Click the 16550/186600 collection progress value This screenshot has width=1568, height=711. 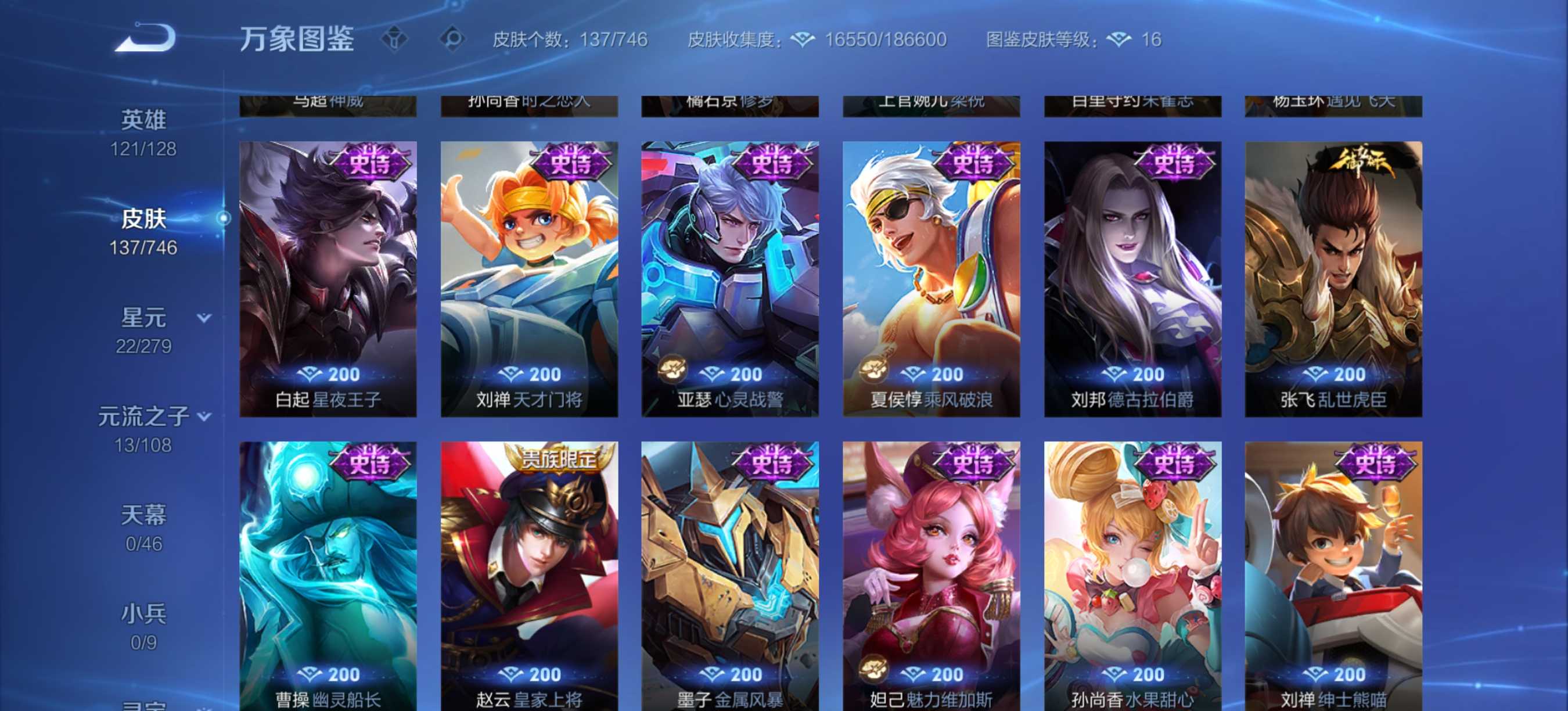pyautogui.click(x=884, y=39)
